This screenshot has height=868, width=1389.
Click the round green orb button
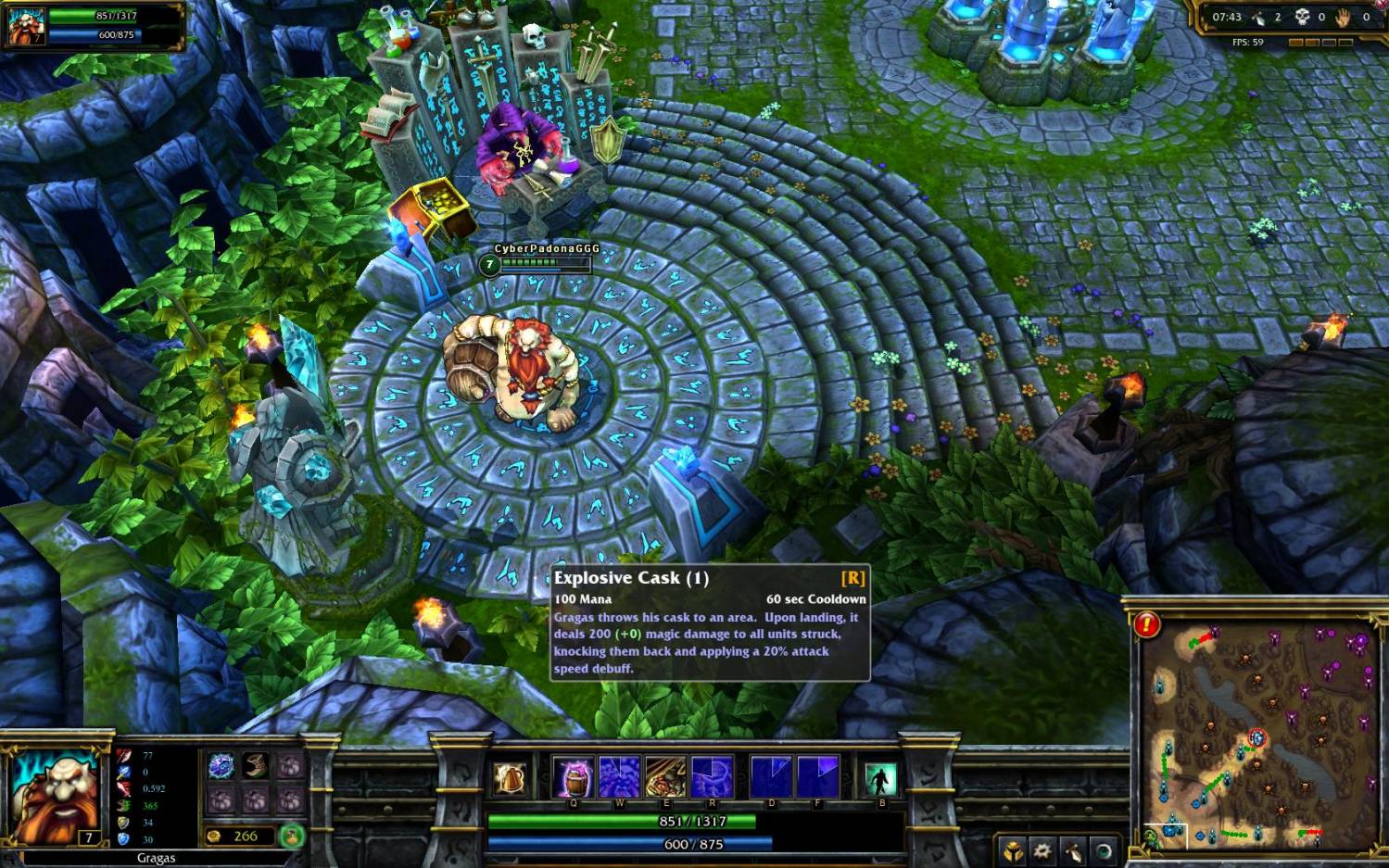(x=1103, y=849)
